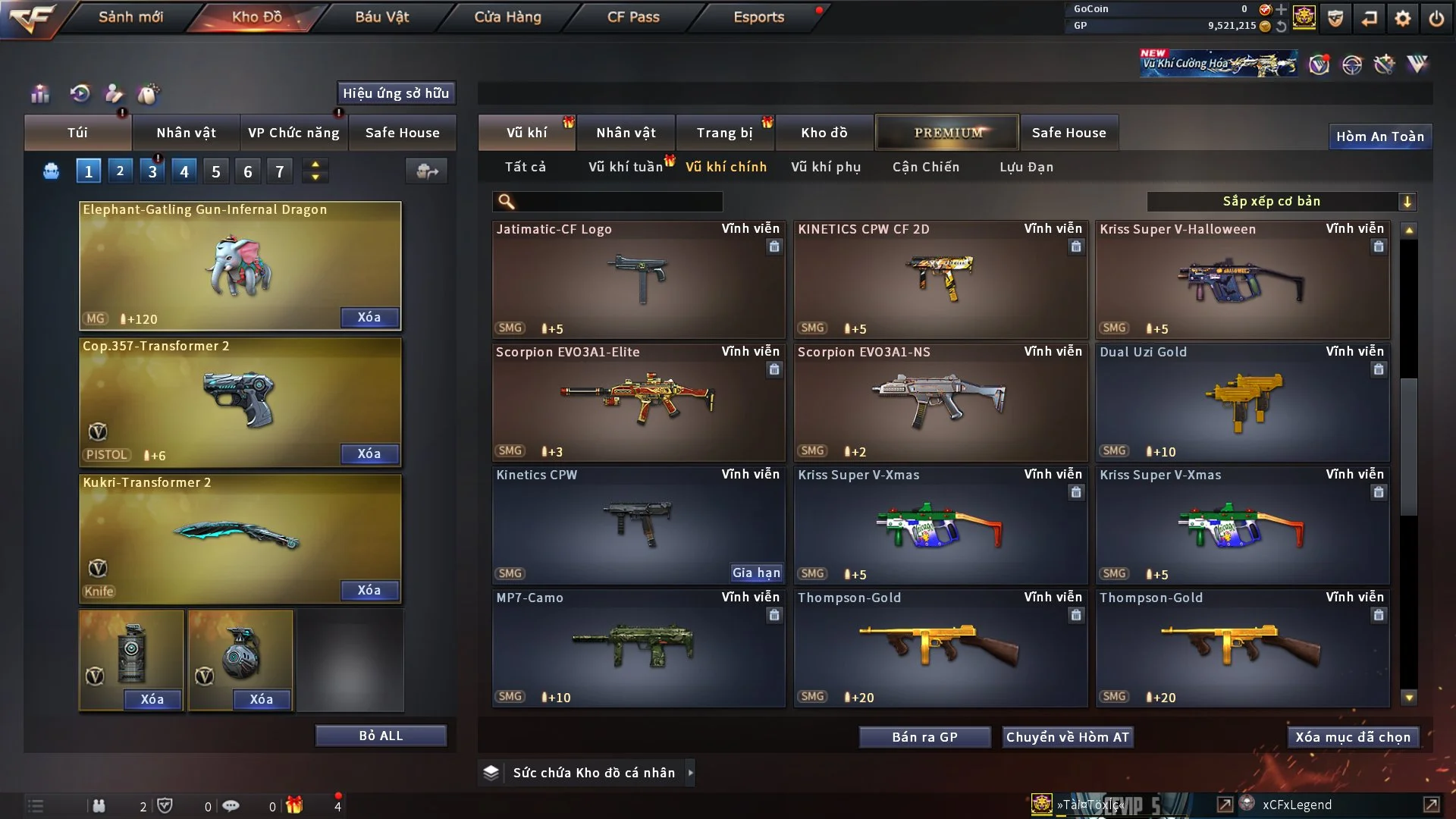
Task: Open the CF Pass menu
Action: (633, 17)
